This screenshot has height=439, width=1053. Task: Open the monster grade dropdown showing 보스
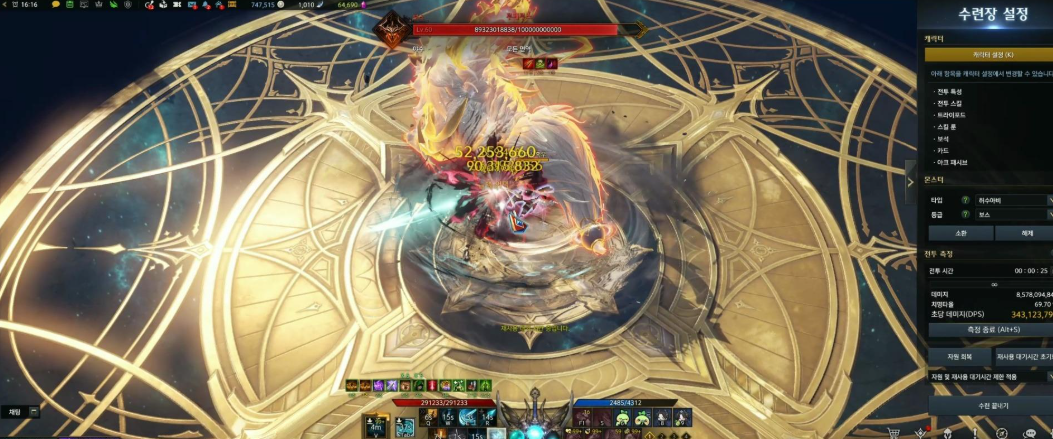tap(1012, 214)
